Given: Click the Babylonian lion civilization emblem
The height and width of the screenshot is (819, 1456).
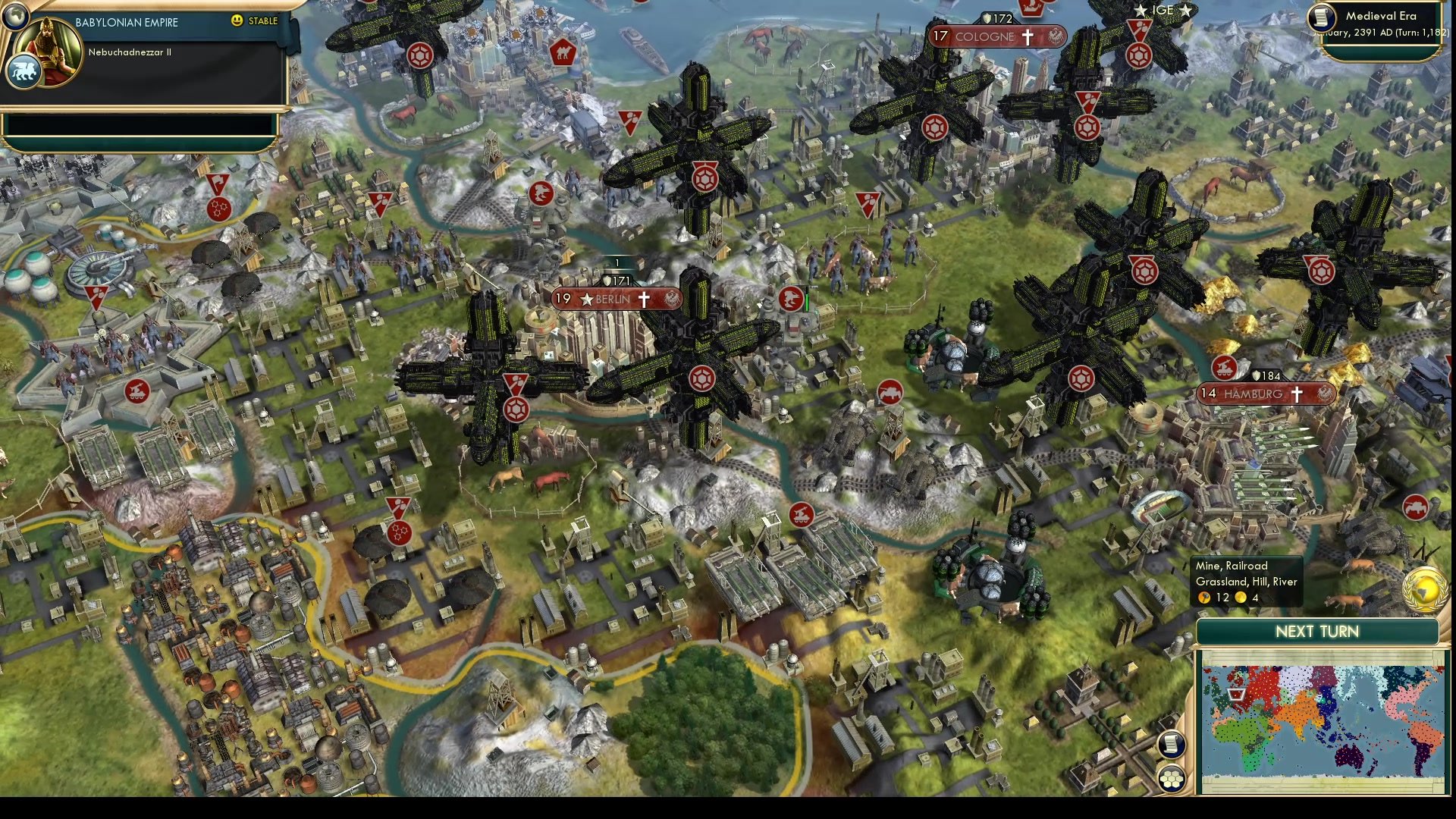Looking at the screenshot, I should coord(23,68).
